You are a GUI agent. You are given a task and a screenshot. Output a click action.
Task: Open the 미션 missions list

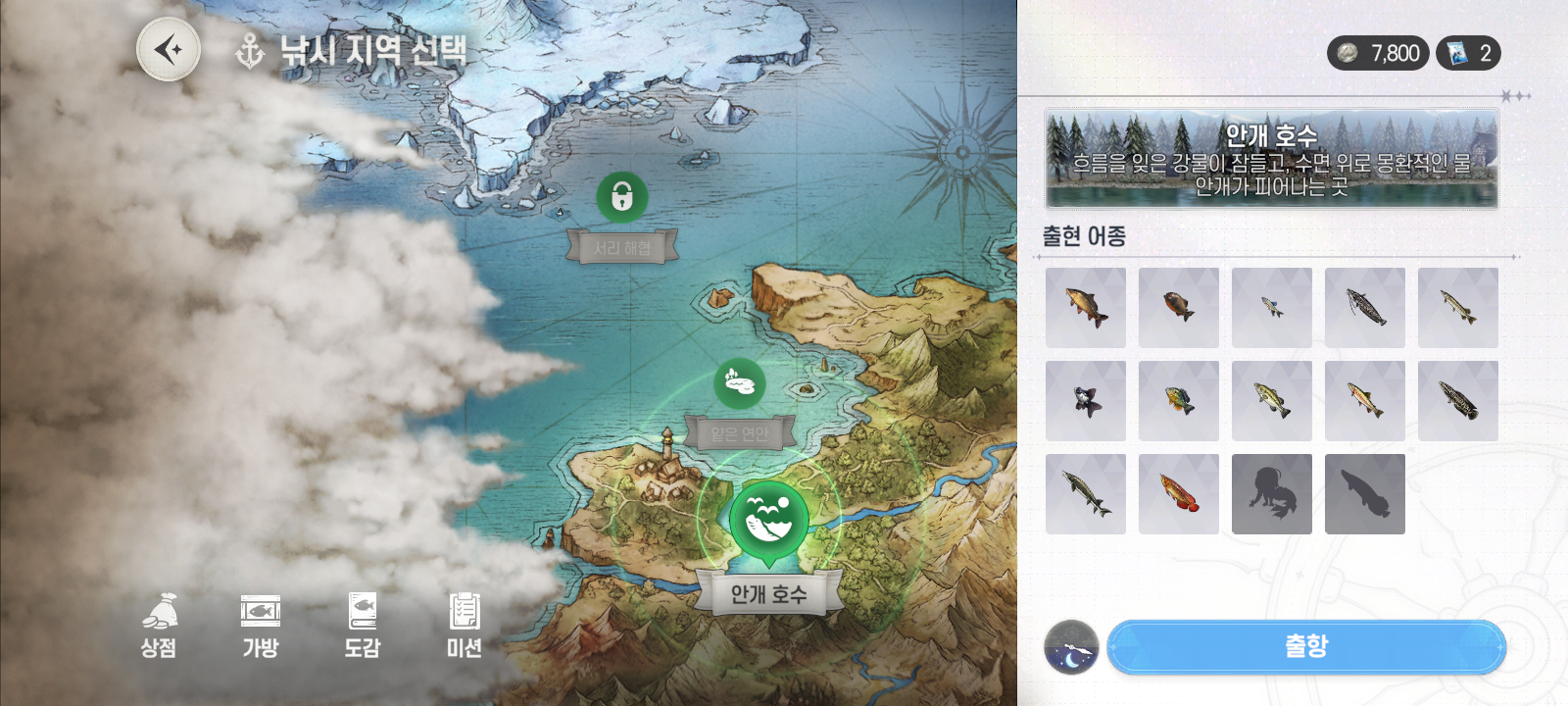click(465, 625)
